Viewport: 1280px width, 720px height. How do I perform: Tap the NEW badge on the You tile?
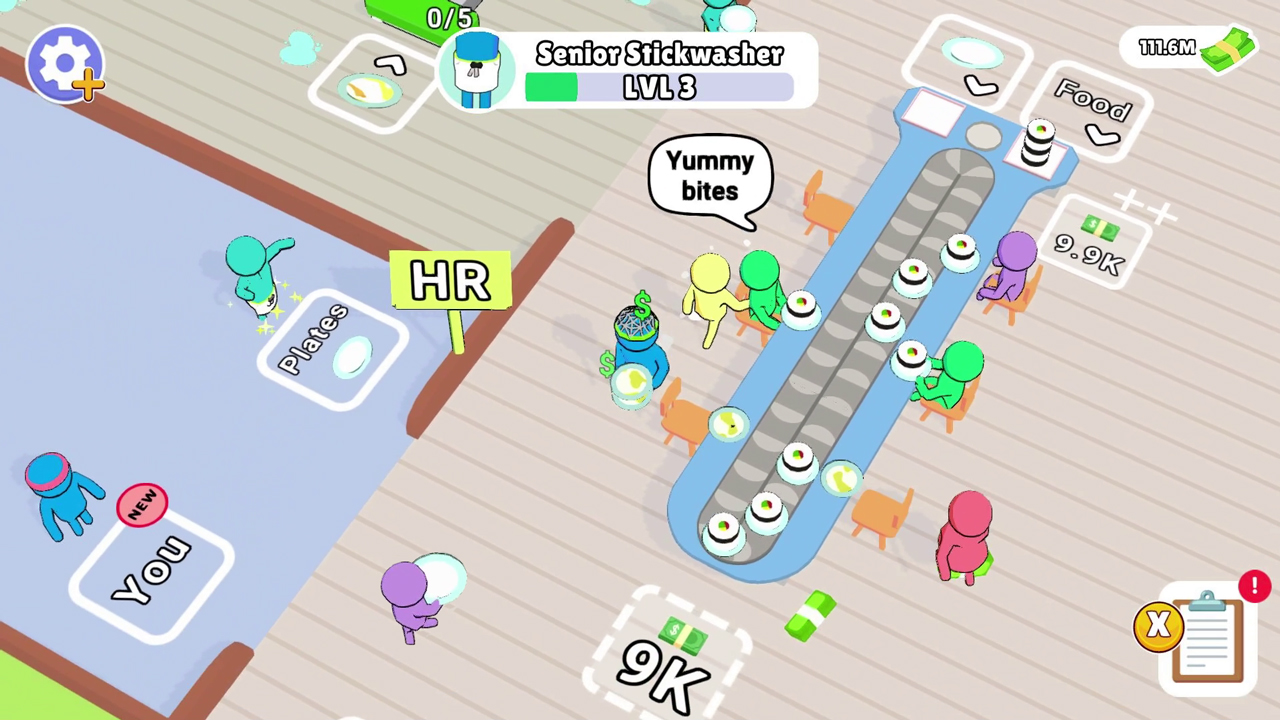[x=143, y=505]
